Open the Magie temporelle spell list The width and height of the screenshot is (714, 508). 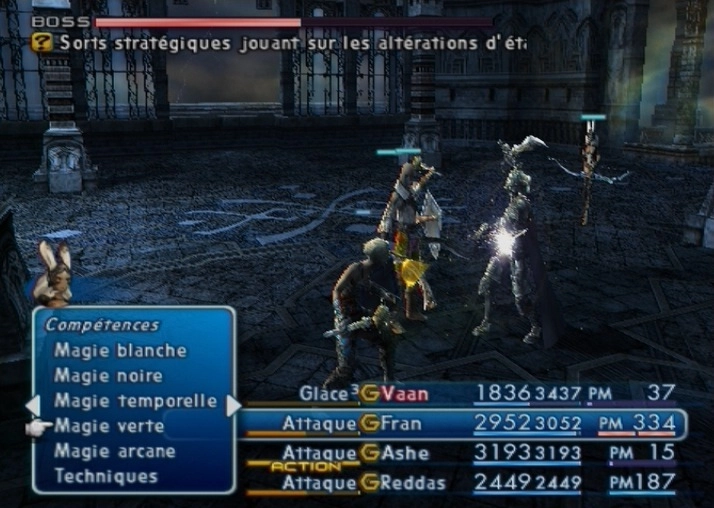point(135,401)
